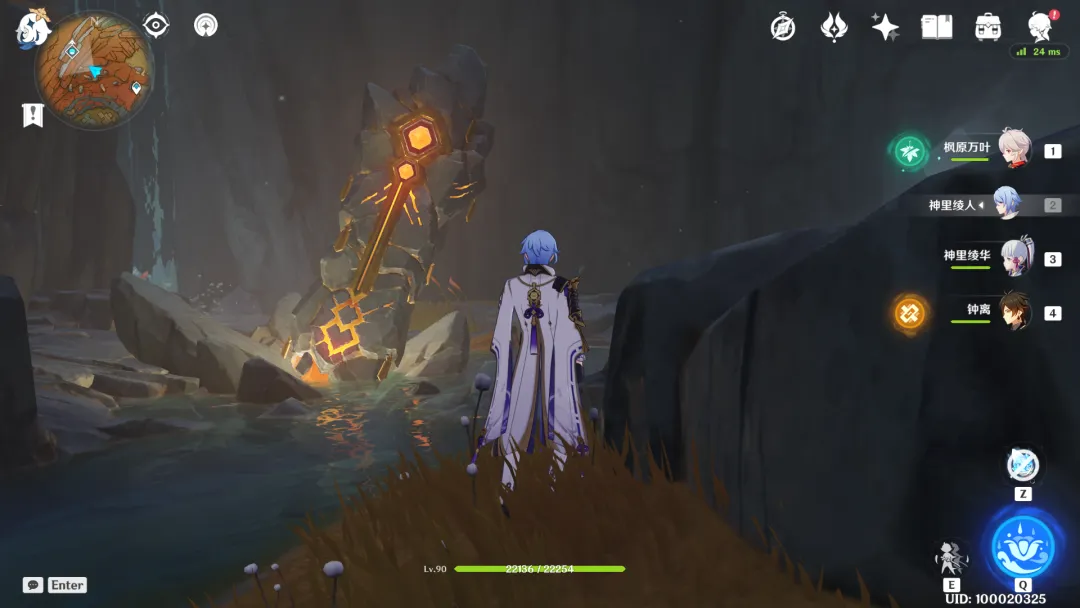Open the flame-shaped events icon
This screenshot has width=1080, height=608.
[x=834, y=27]
